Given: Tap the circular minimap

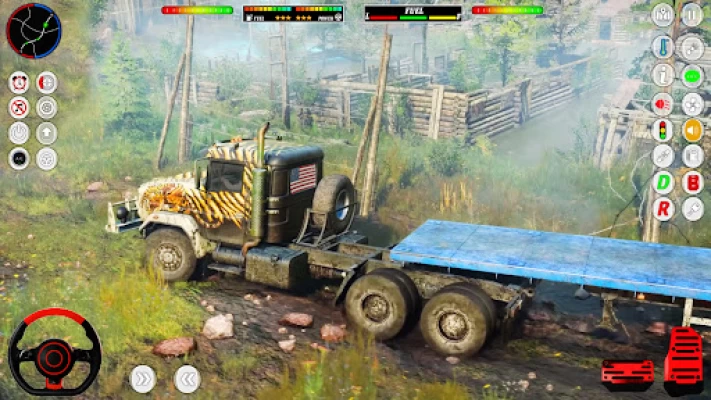Looking at the screenshot, I should (x=33, y=30).
